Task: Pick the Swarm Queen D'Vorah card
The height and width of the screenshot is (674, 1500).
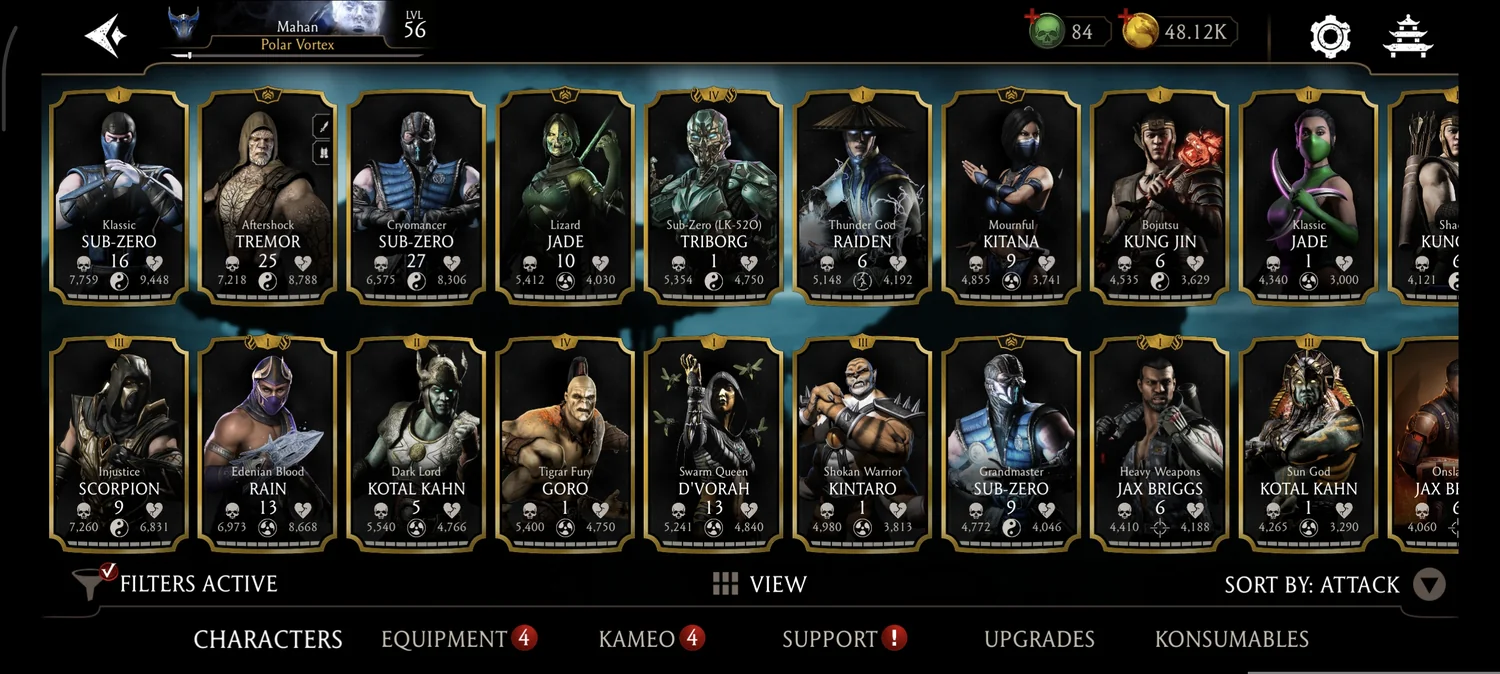Action: coord(713,443)
